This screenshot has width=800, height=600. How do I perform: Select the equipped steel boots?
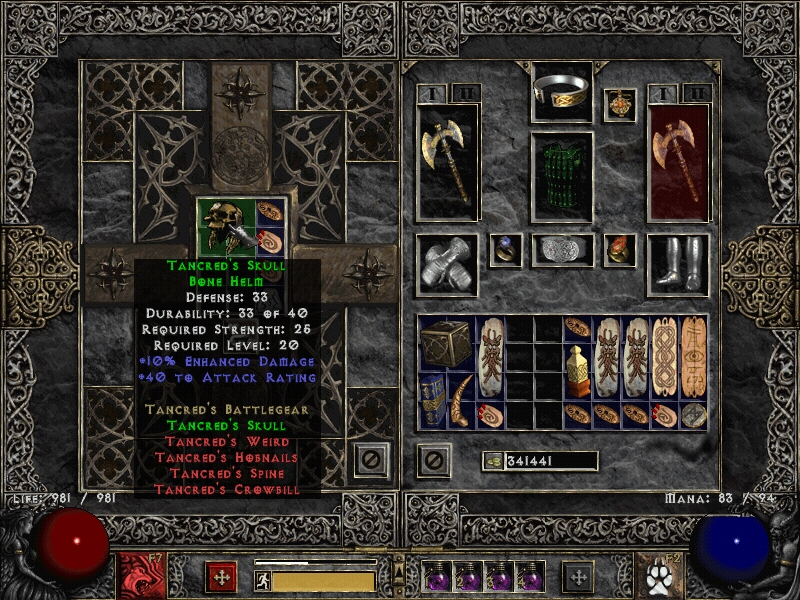point(678,265)
